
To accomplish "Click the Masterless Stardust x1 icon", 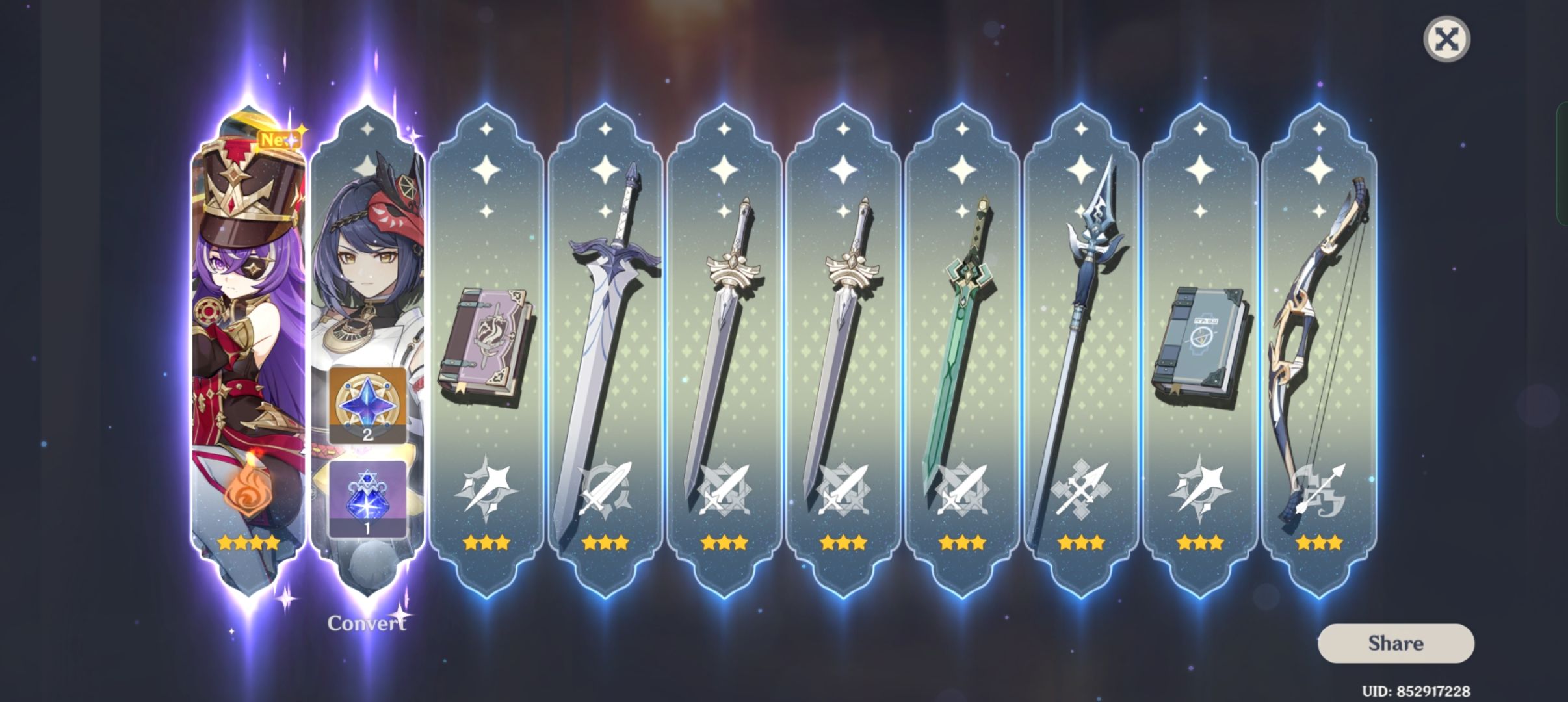I will [367, 500].
